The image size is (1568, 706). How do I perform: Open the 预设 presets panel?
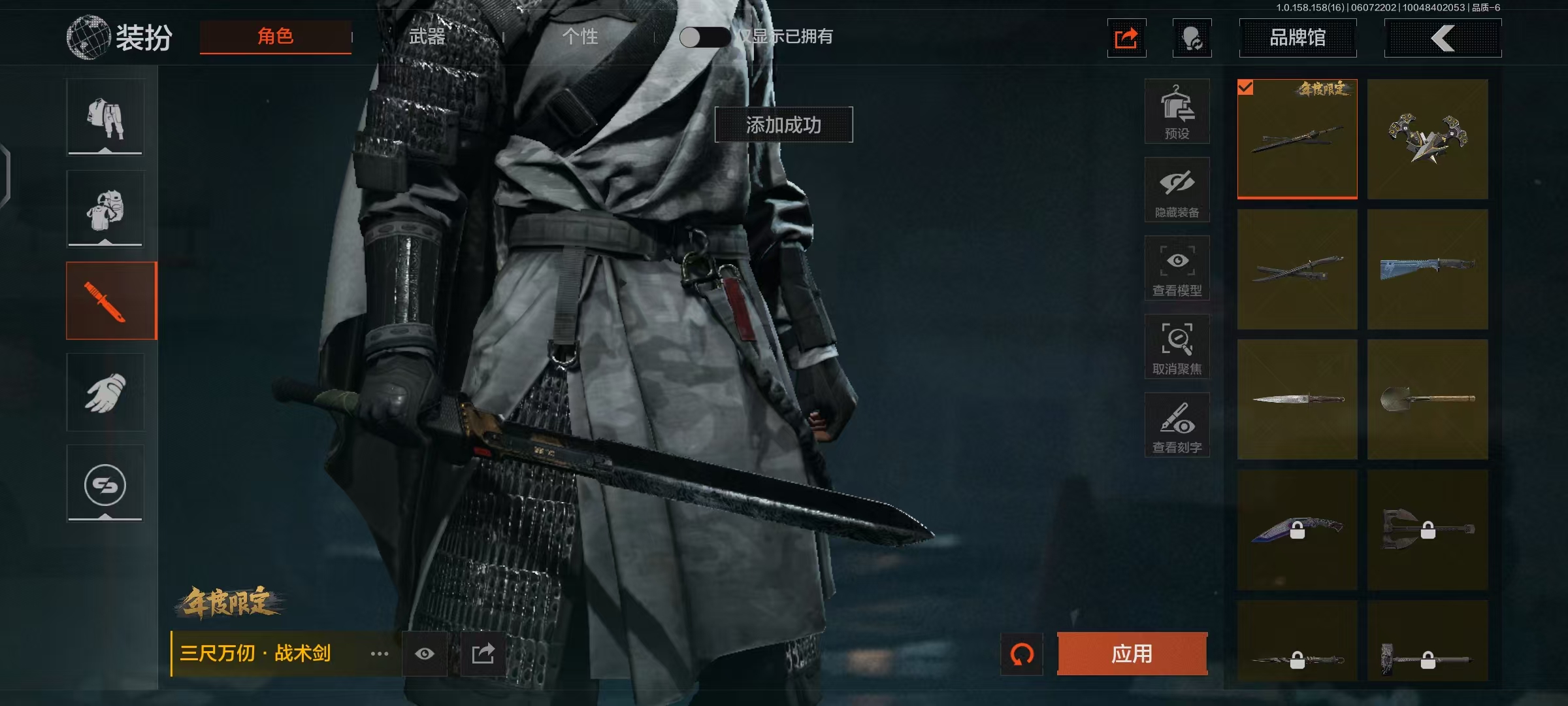click(1177, 112)
